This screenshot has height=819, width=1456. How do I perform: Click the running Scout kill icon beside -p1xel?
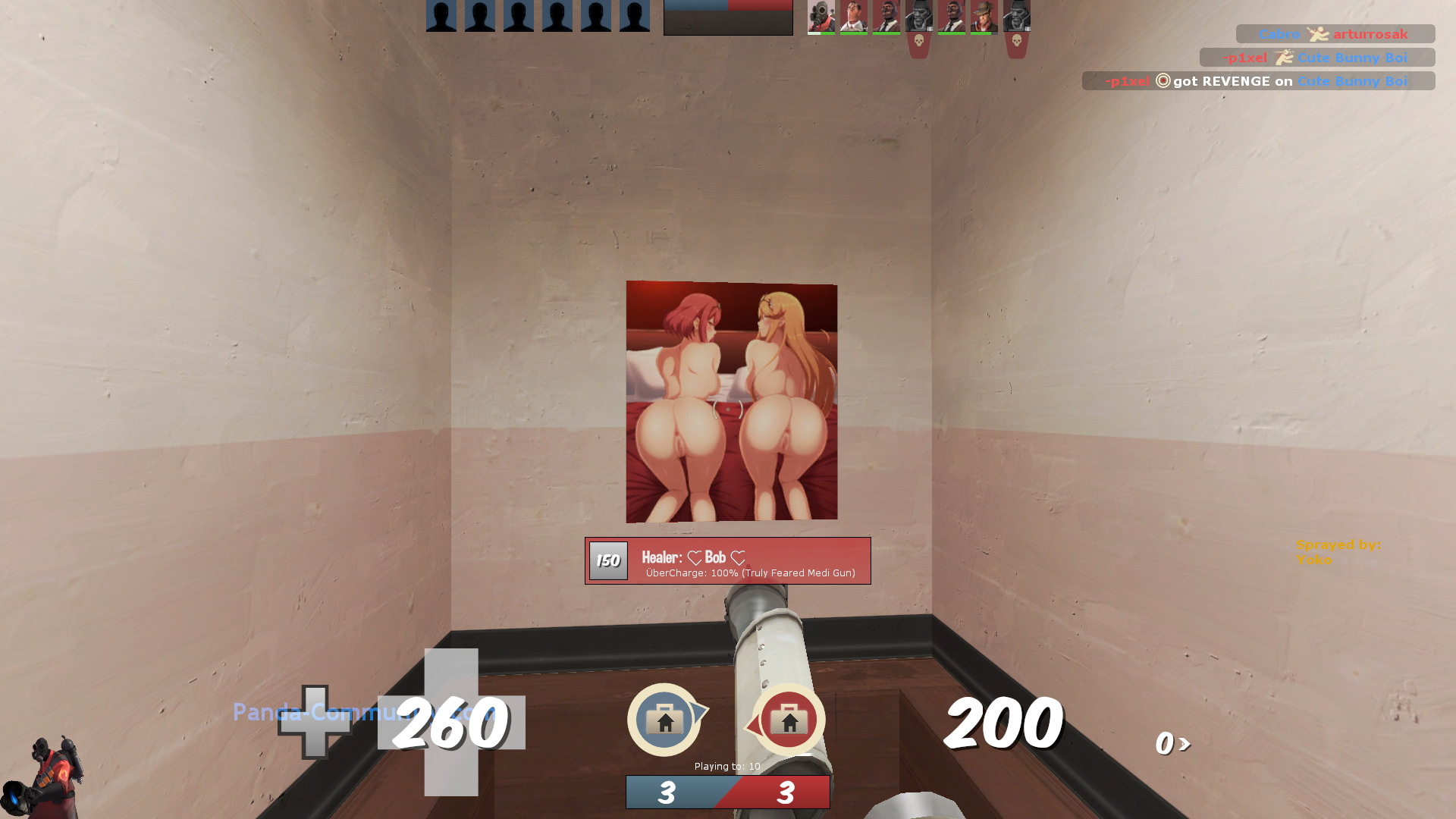tap(1285, 58)
